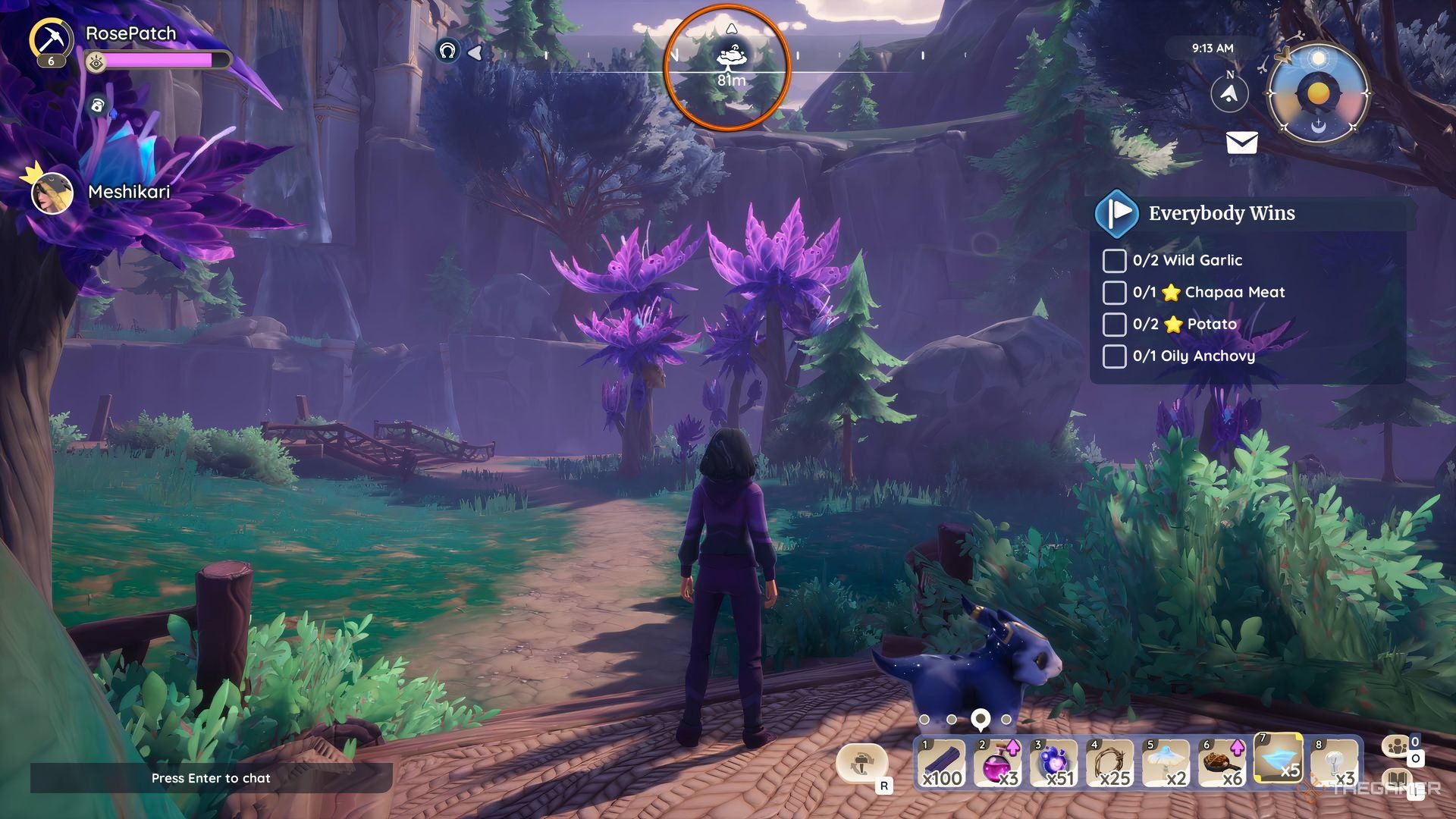Select the highlighted blue crystal slot

pyautogui.click(x=1279, y=758)
